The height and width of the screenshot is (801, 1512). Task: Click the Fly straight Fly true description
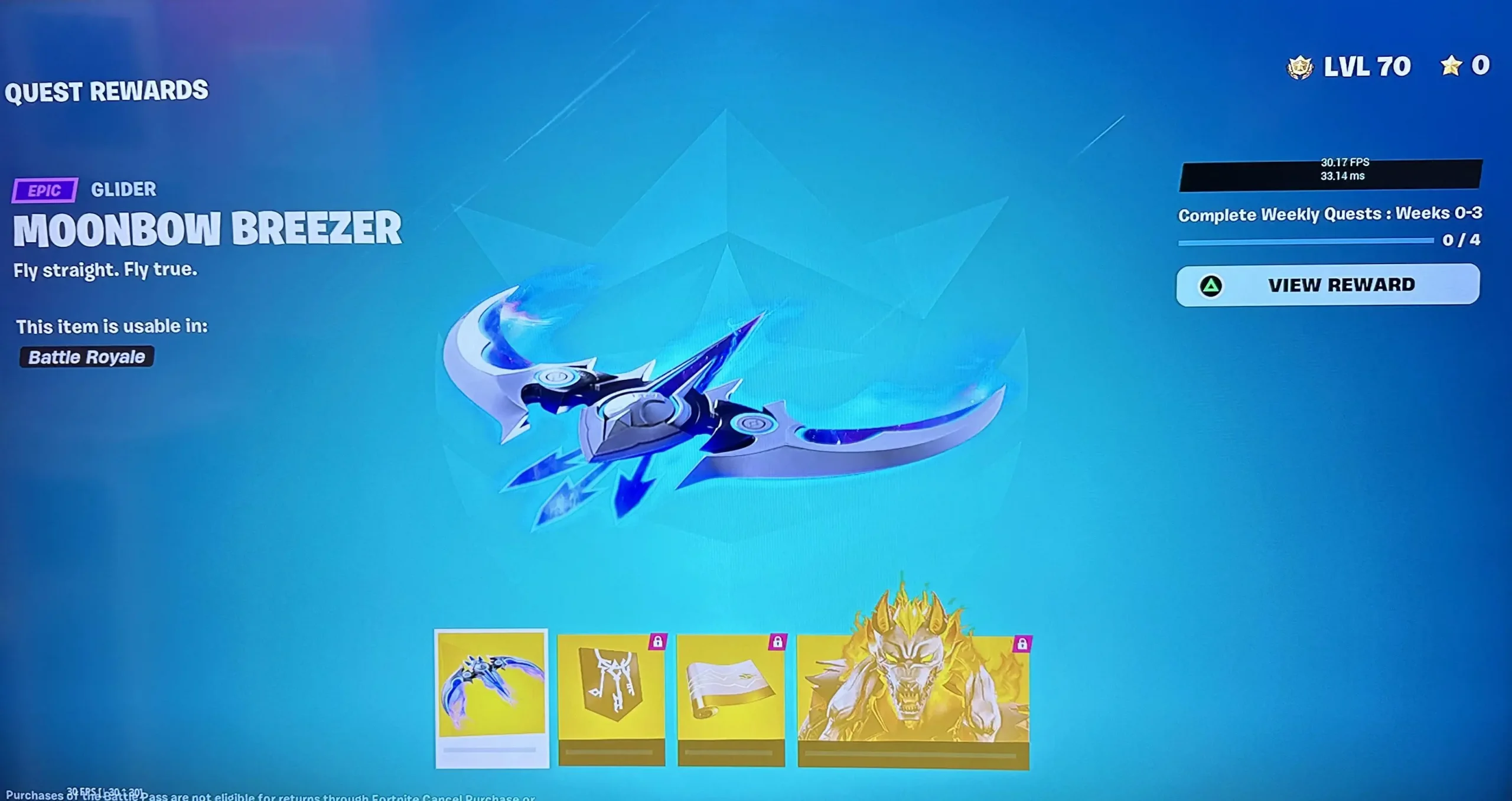point(106,269)
